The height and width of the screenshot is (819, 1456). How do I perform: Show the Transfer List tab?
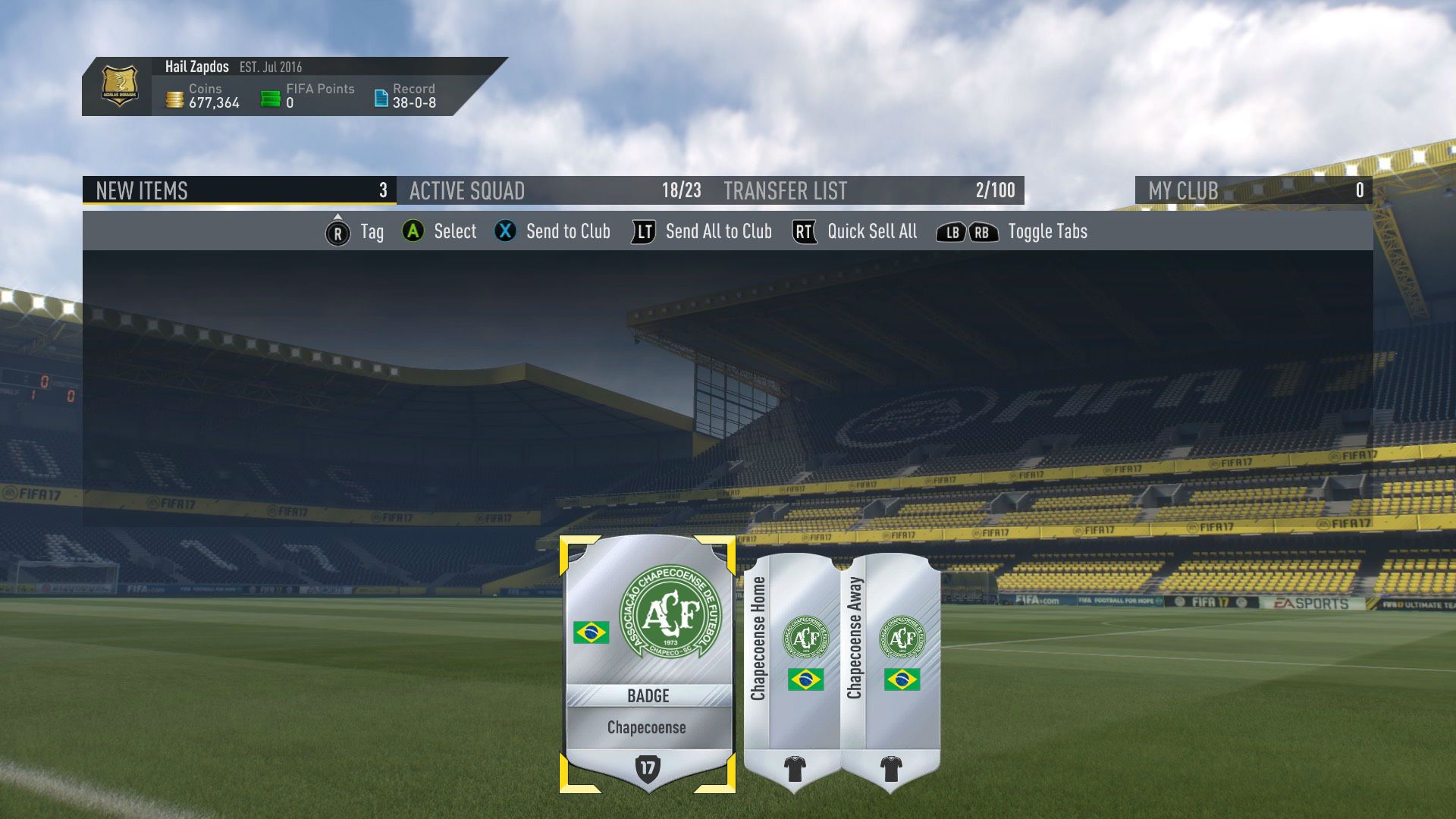(868, 190)
